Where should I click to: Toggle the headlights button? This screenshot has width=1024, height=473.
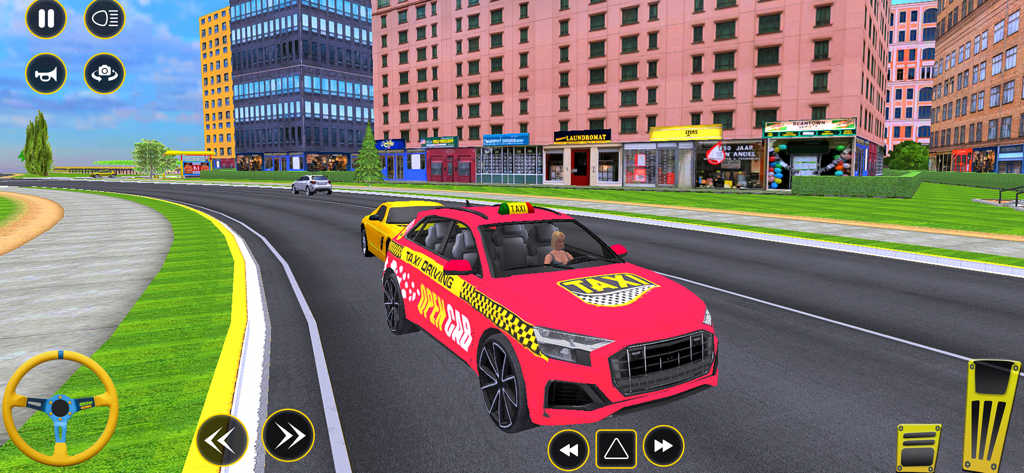[x=105, y=18]
